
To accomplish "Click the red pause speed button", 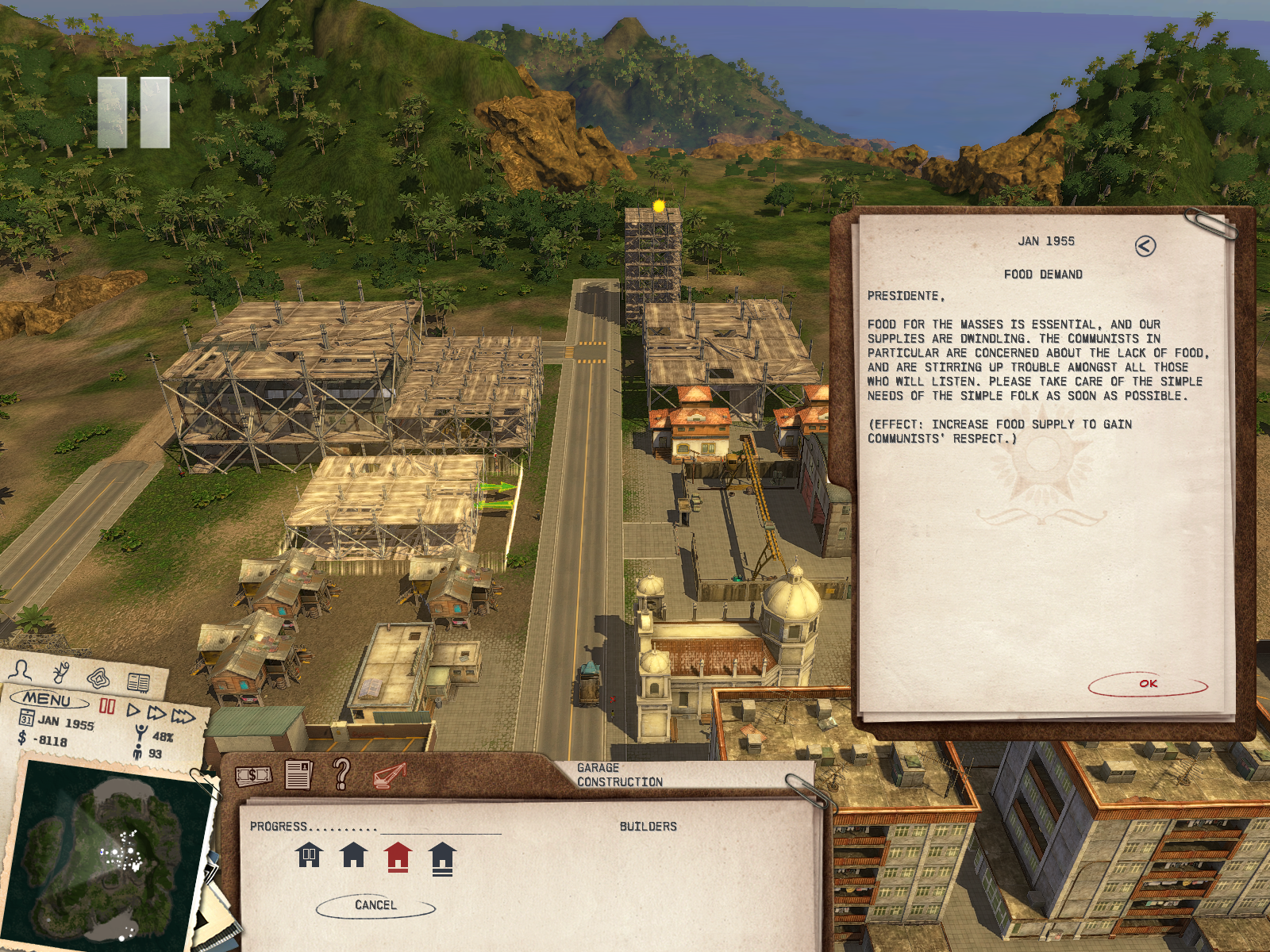I will pyautogui.click(x=107, y=705).
